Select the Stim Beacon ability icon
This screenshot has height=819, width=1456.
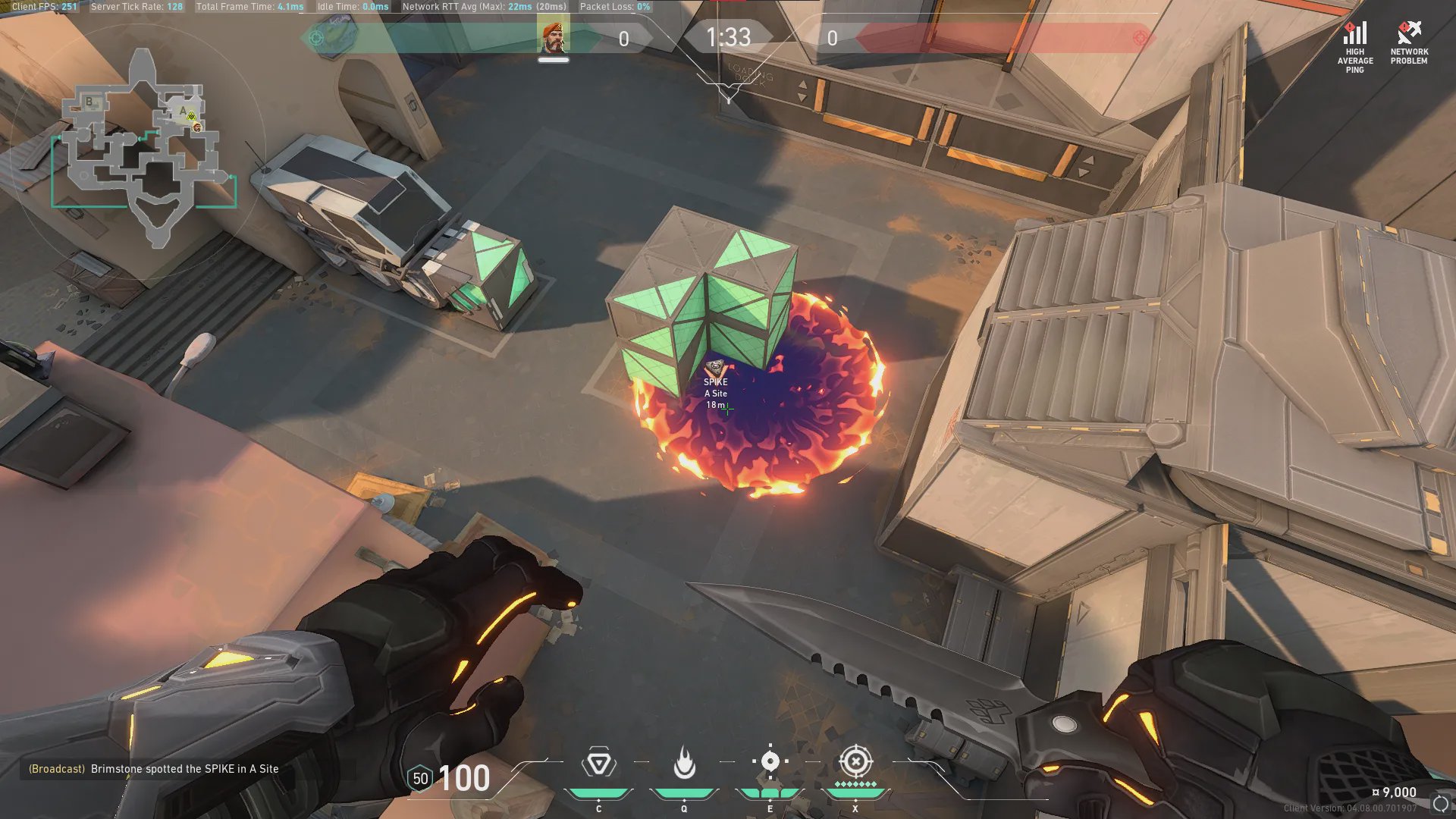pyautogui.click(x=598, y=763)
